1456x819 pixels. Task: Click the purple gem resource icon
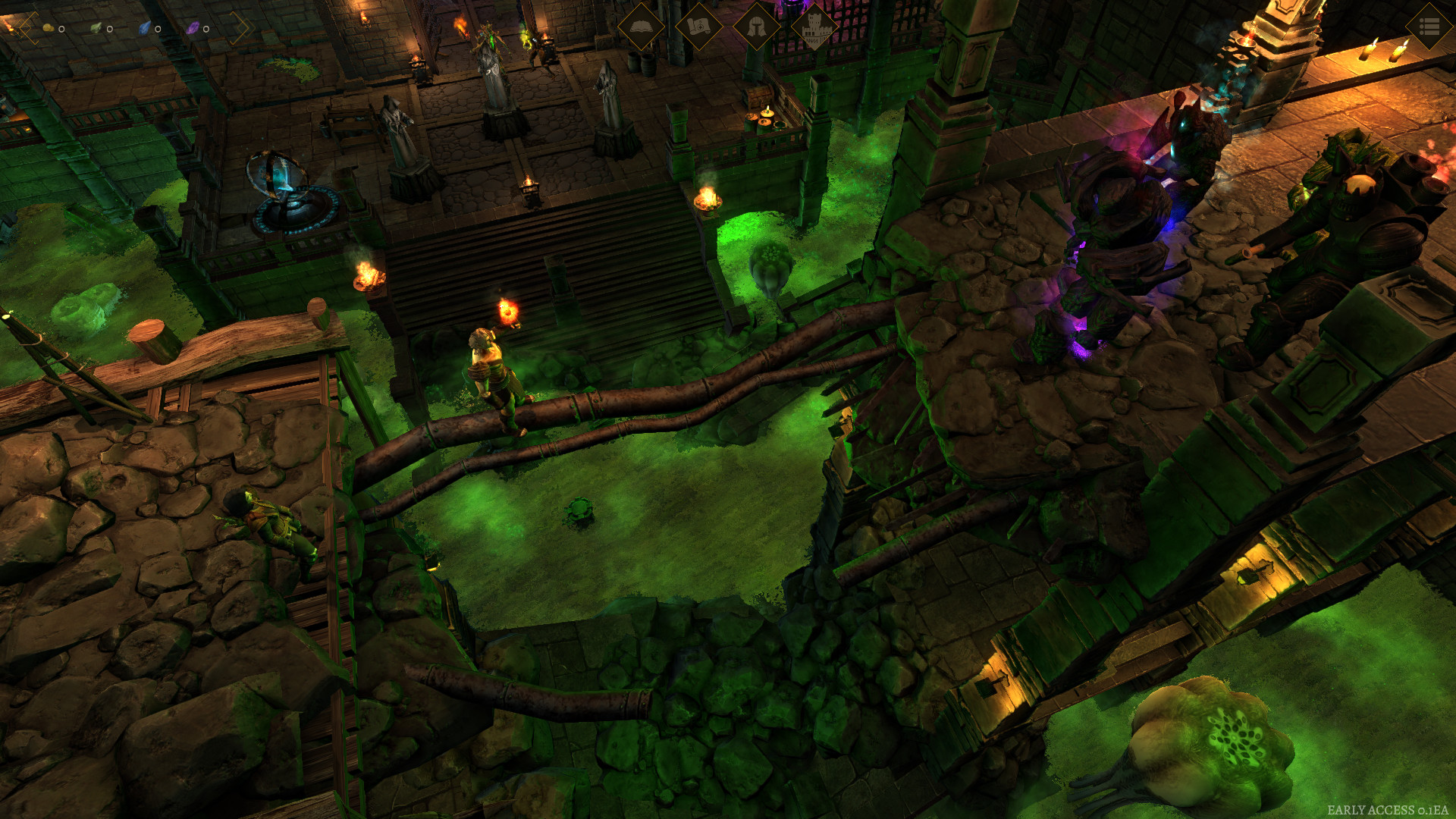(x=193, y=27)
